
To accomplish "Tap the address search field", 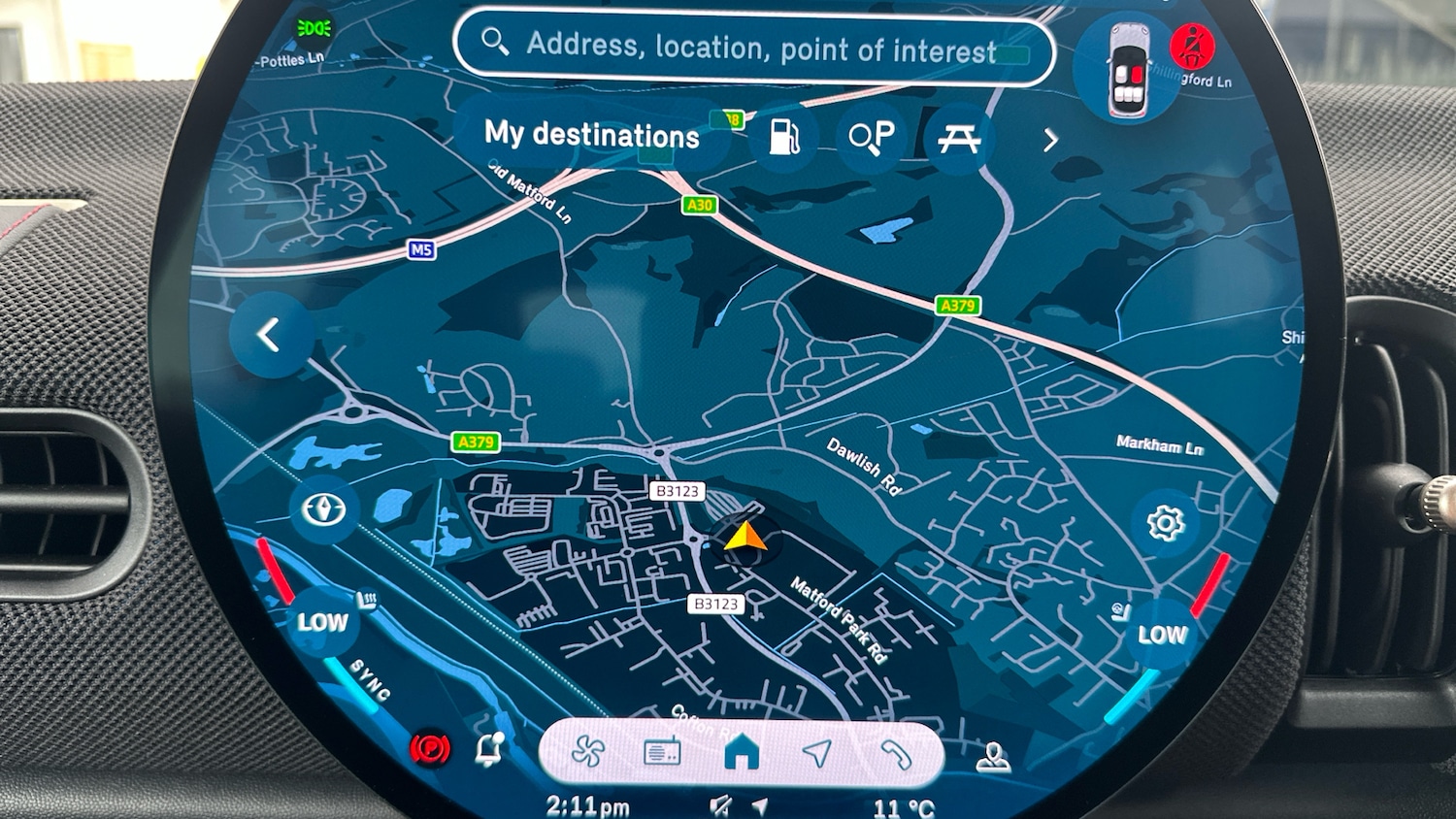I will (x=752, y=47).
